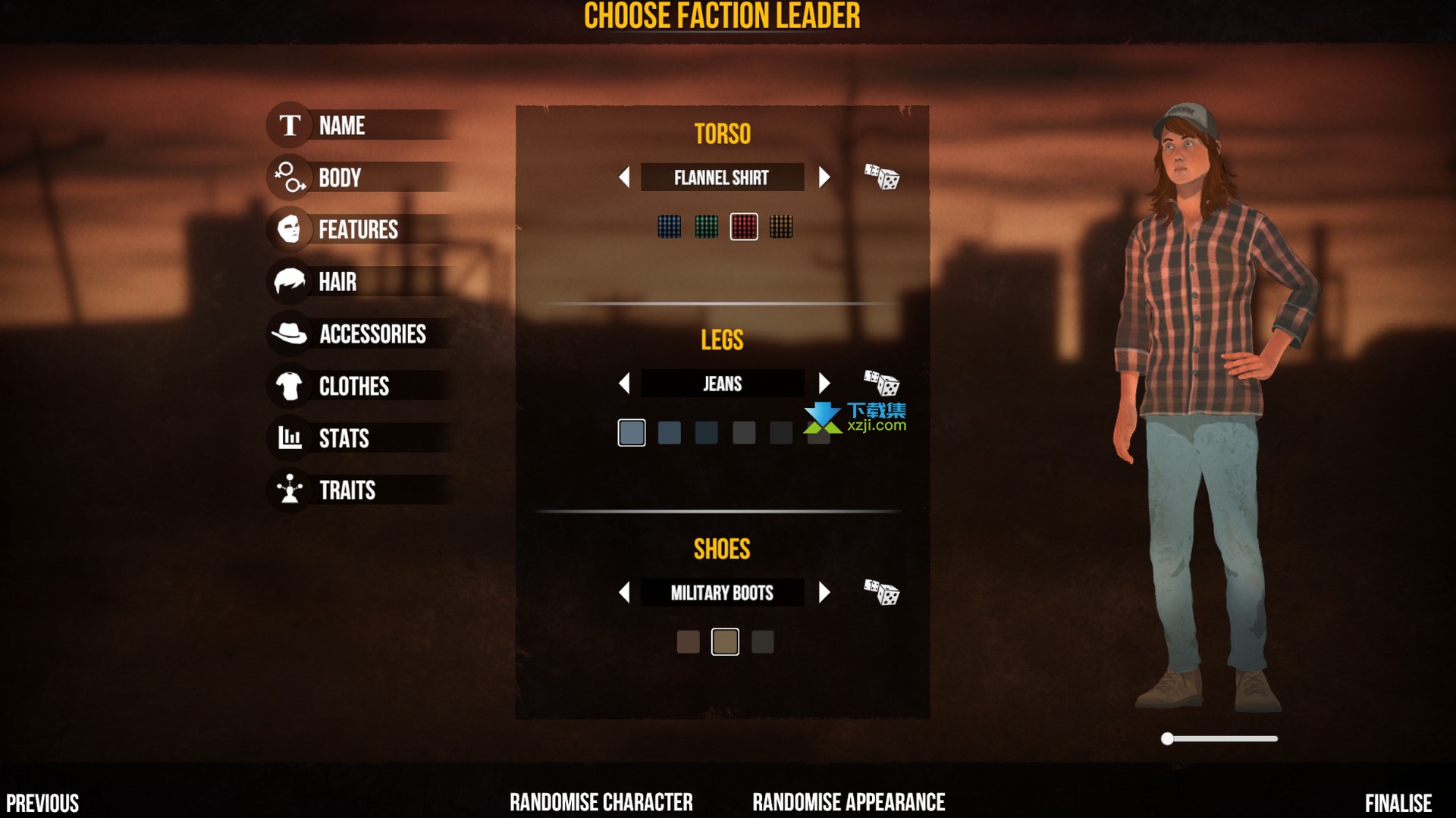Switch to the next shoes style
This screenshot has height=818, width=1456.
(824, 593)
